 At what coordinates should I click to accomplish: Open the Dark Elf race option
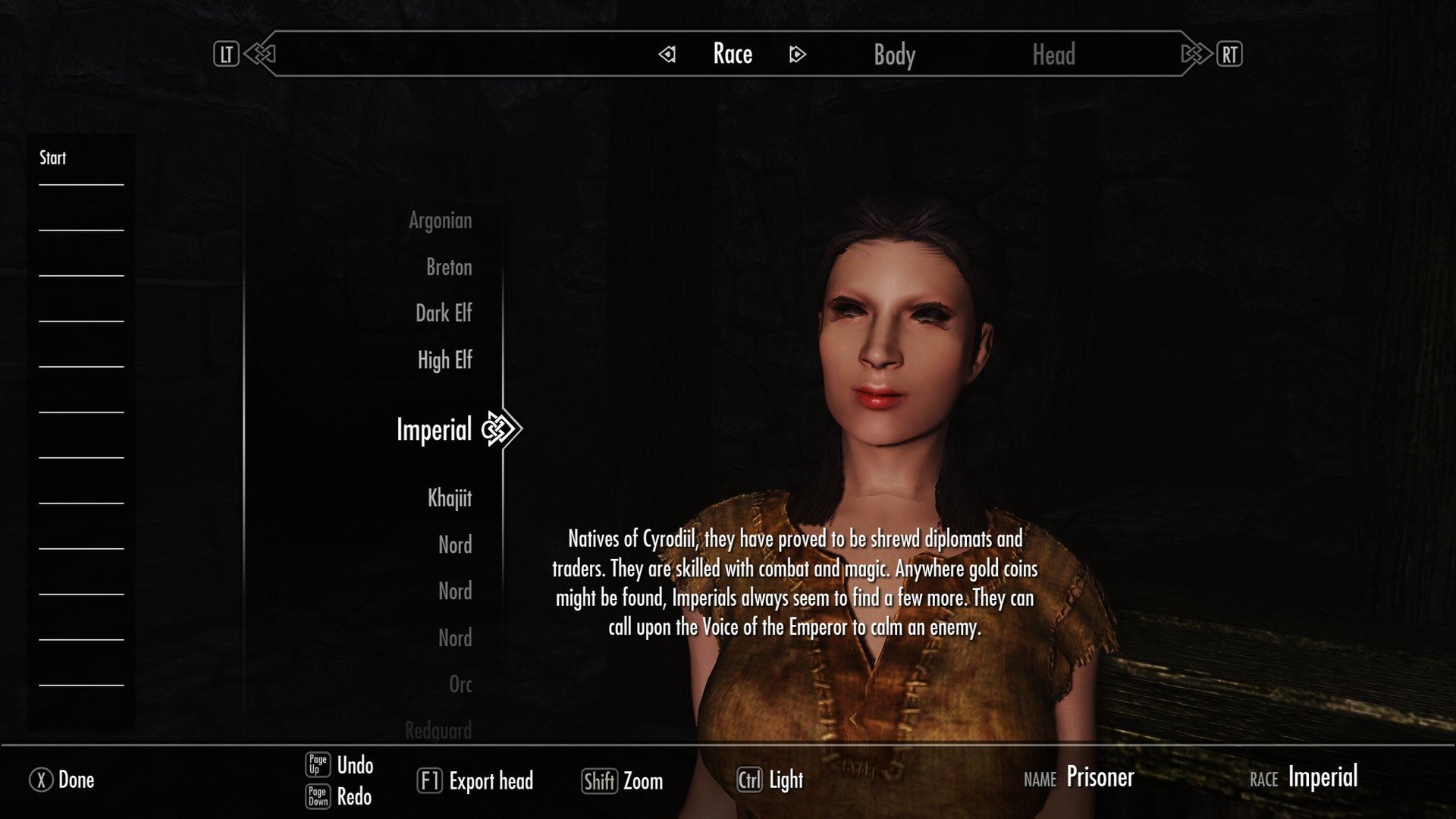pos(444,313)
